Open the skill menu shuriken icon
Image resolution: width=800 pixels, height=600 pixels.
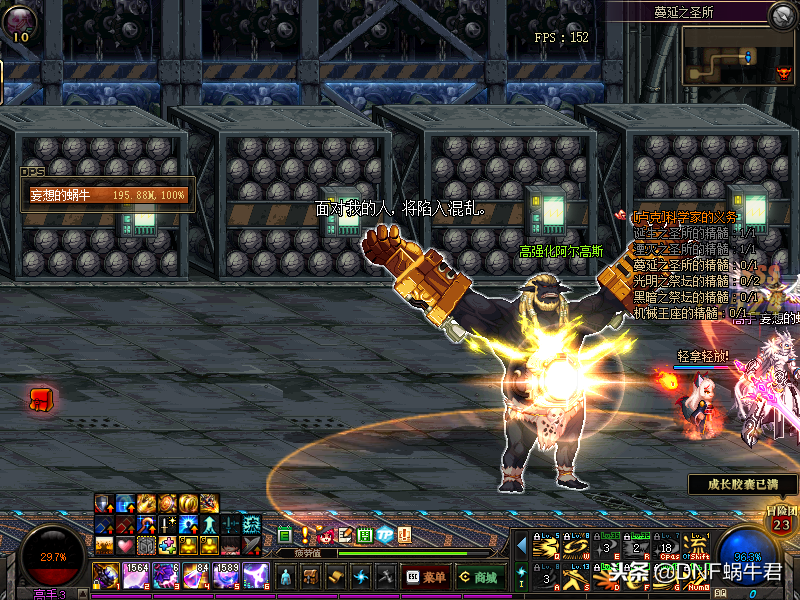click(361, 577)
